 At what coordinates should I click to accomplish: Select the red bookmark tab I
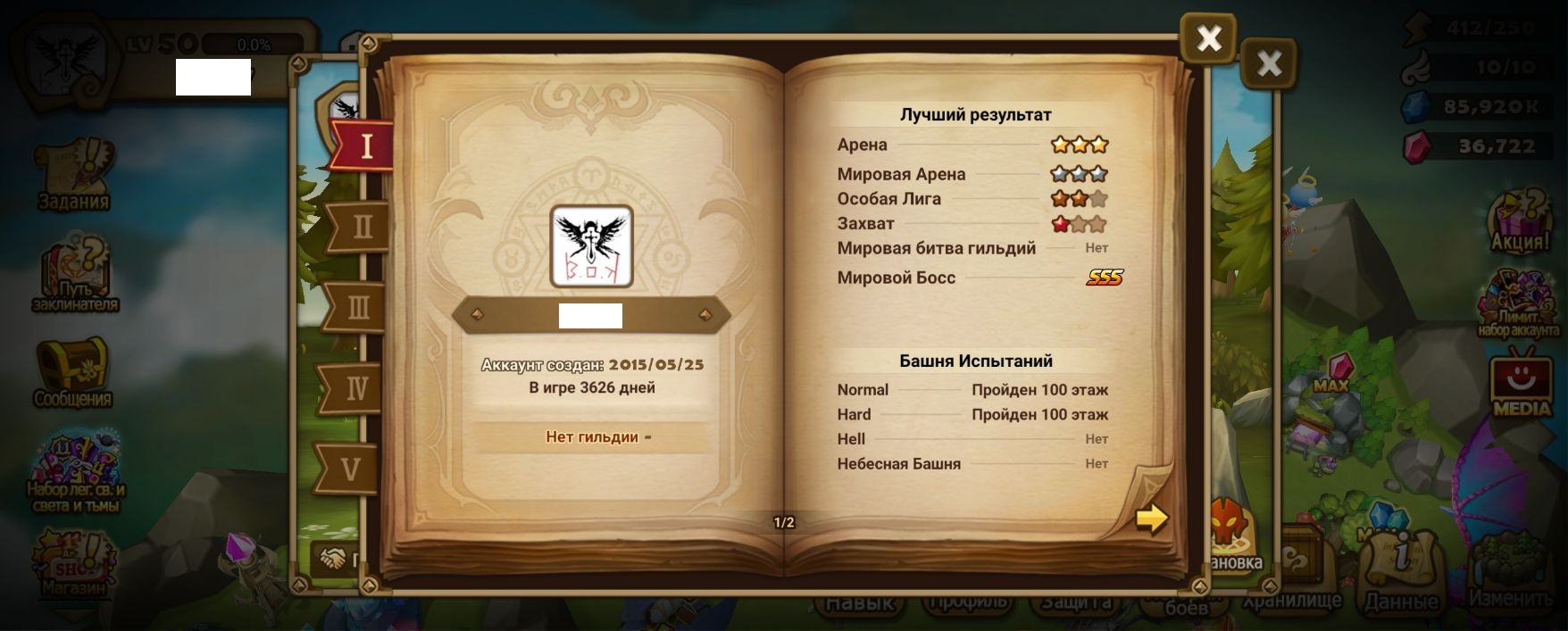click(x=364, y=145)
